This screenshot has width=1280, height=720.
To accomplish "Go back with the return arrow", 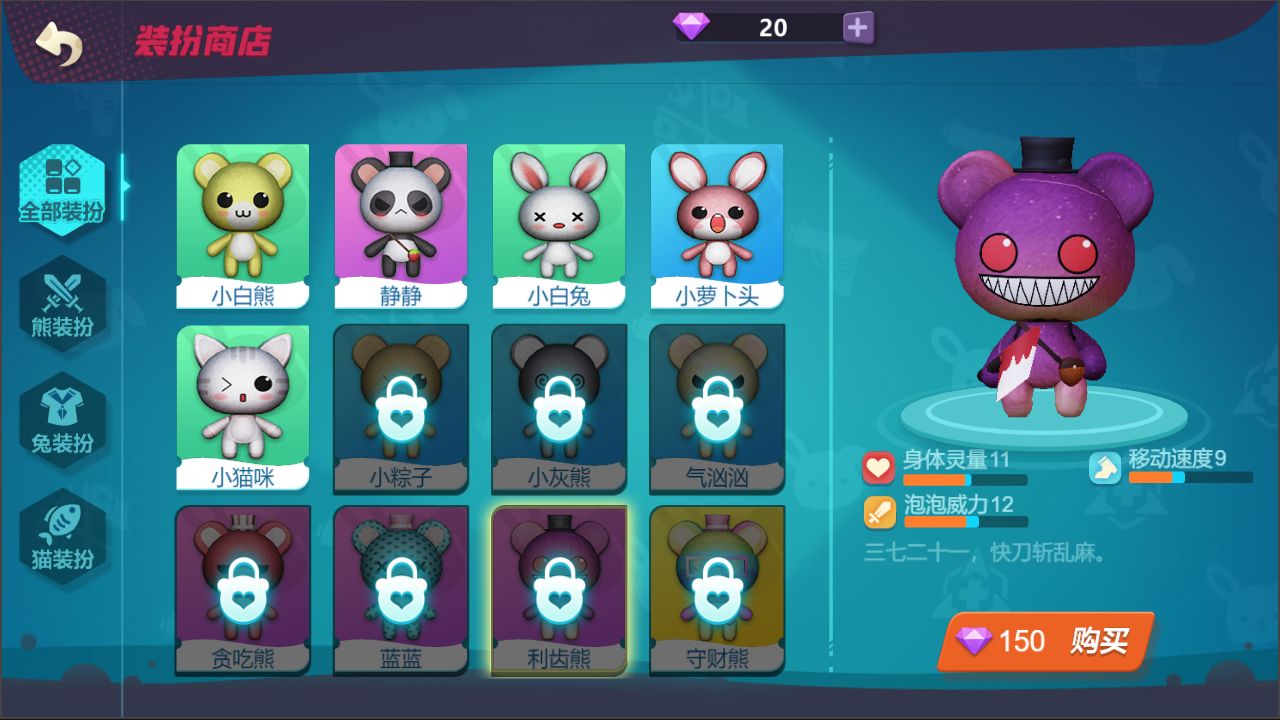I will [58, 43].
